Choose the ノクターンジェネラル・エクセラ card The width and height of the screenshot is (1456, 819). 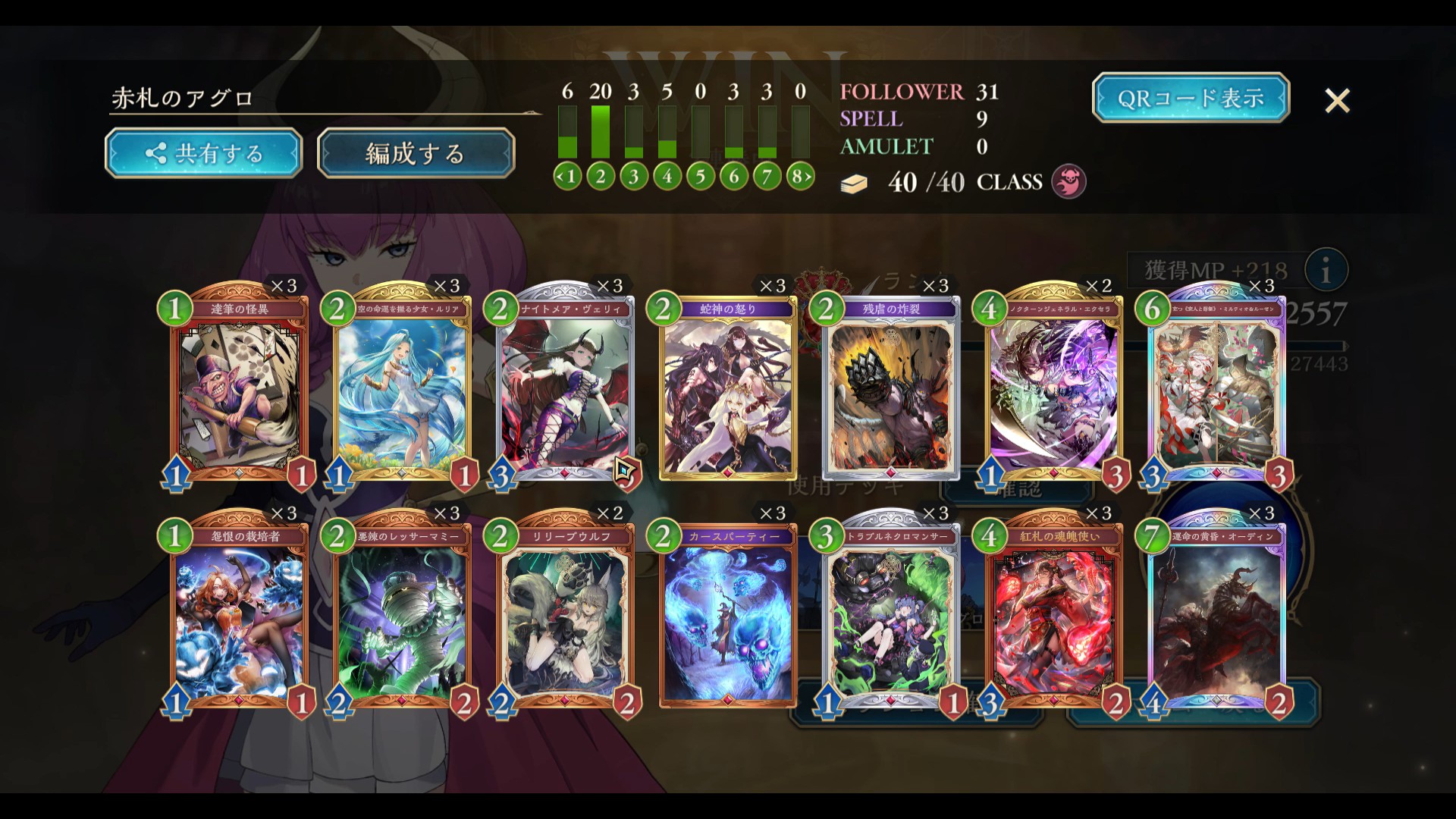pyautogui.click(x=1053, y=391)
